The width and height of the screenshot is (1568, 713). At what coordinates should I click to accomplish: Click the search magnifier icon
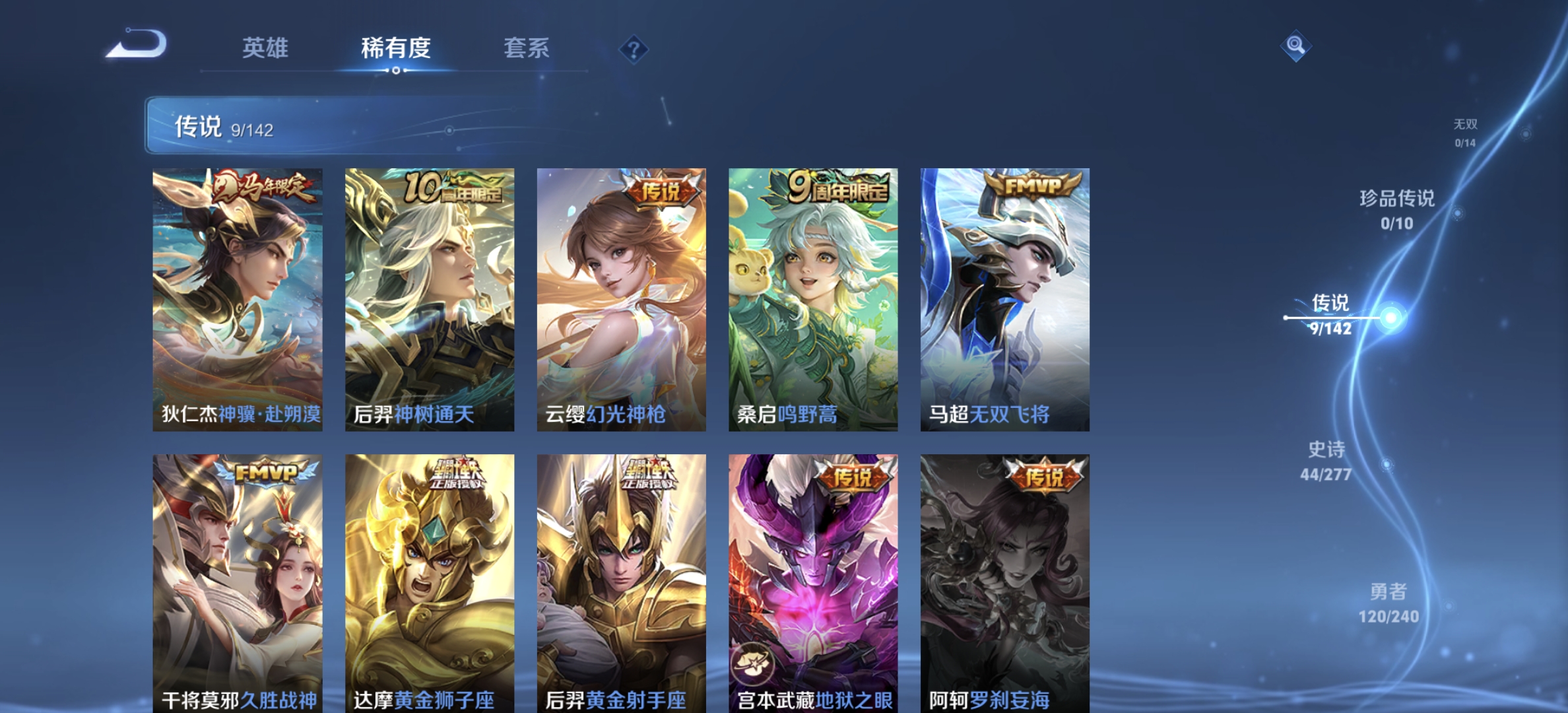[1295, 45]
